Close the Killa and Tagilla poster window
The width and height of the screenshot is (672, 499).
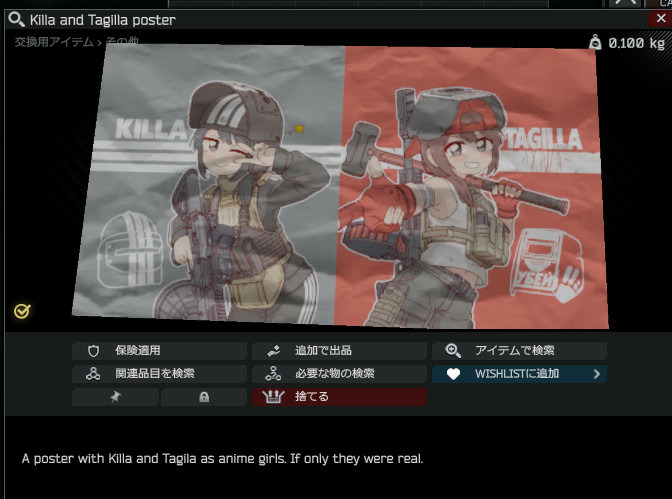click(661, 18)
